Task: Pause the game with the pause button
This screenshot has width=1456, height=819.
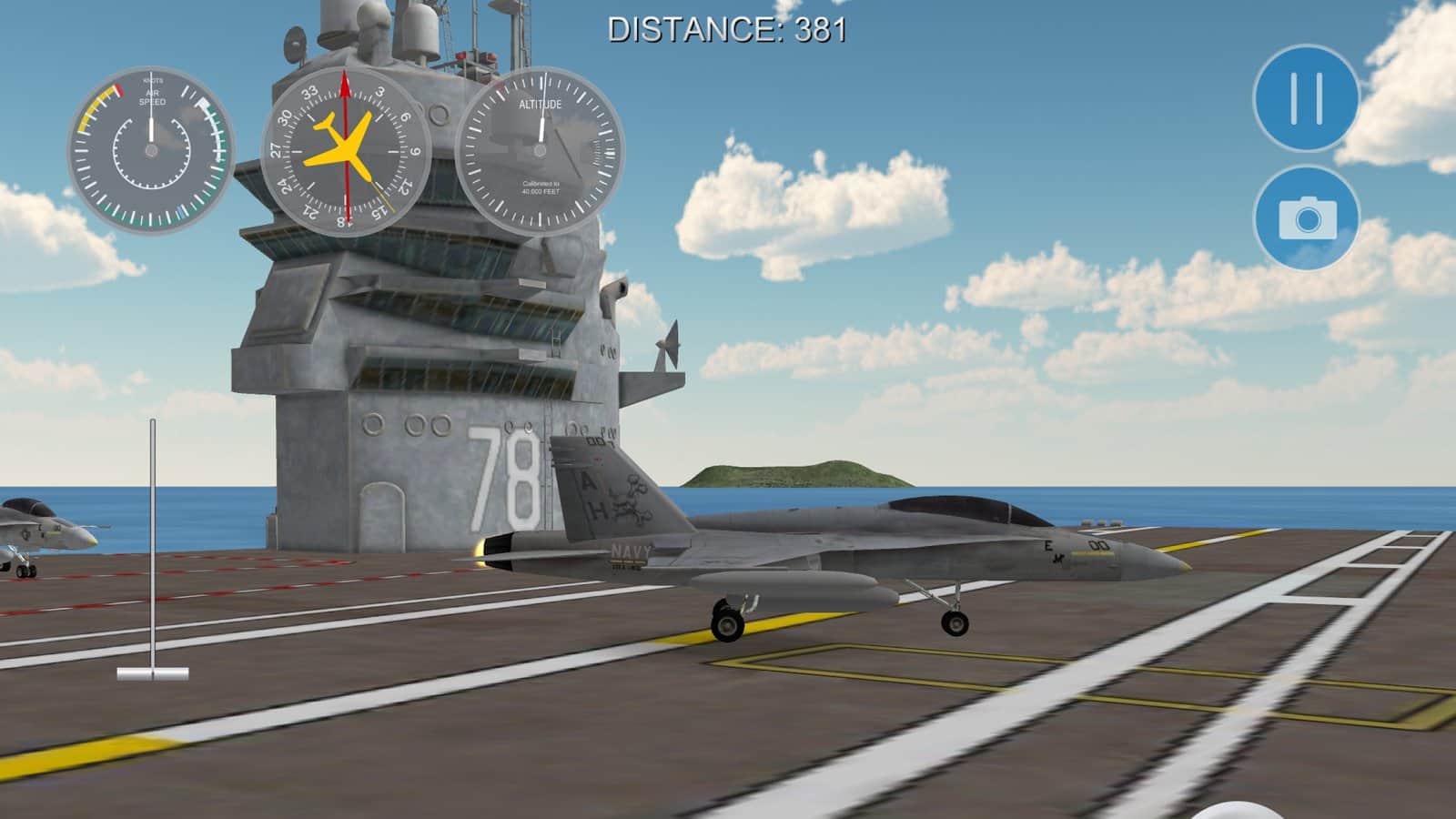Action: click(x=1306, y=97)
